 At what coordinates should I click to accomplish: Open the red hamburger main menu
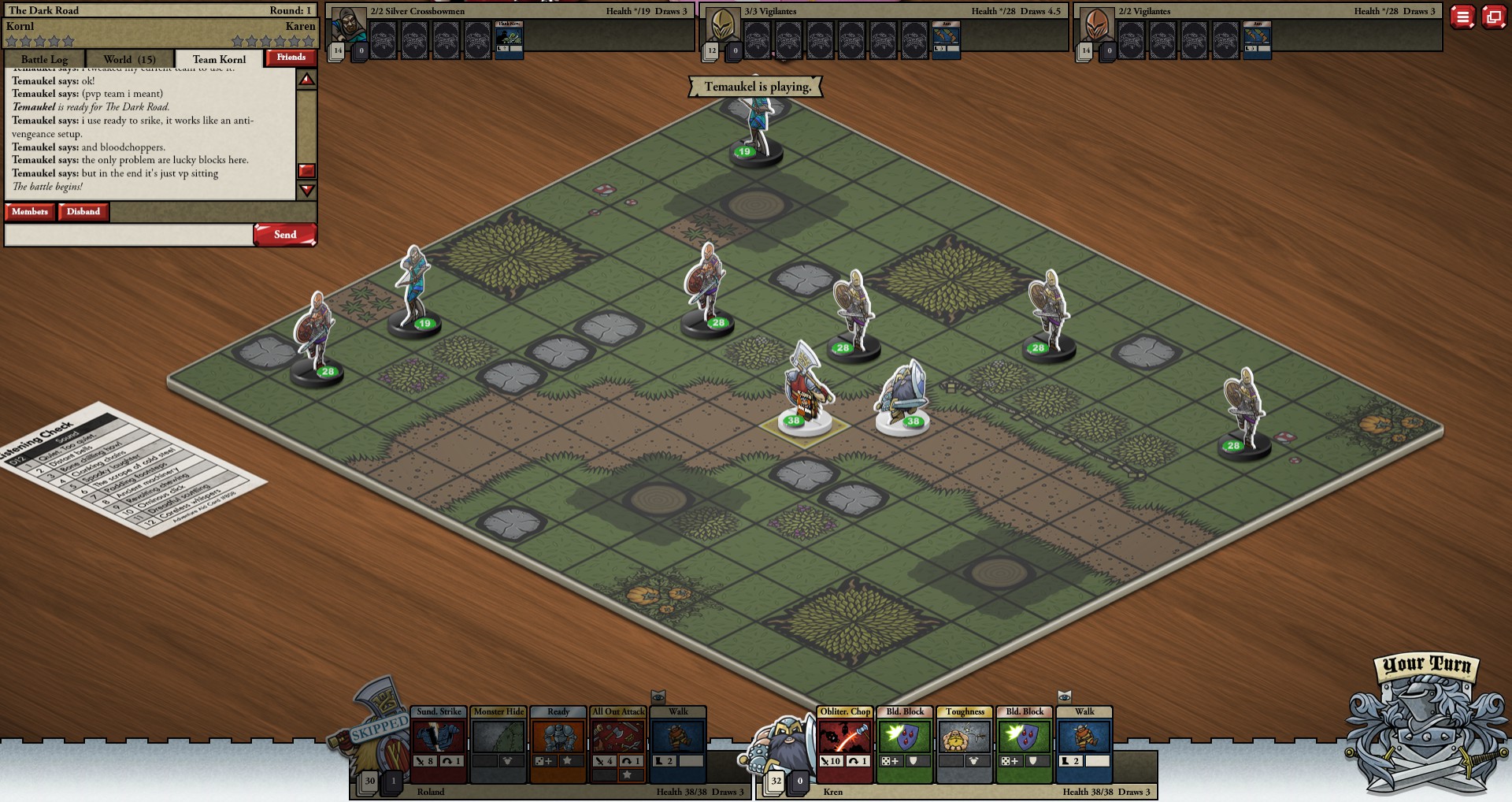point(1462,17)
